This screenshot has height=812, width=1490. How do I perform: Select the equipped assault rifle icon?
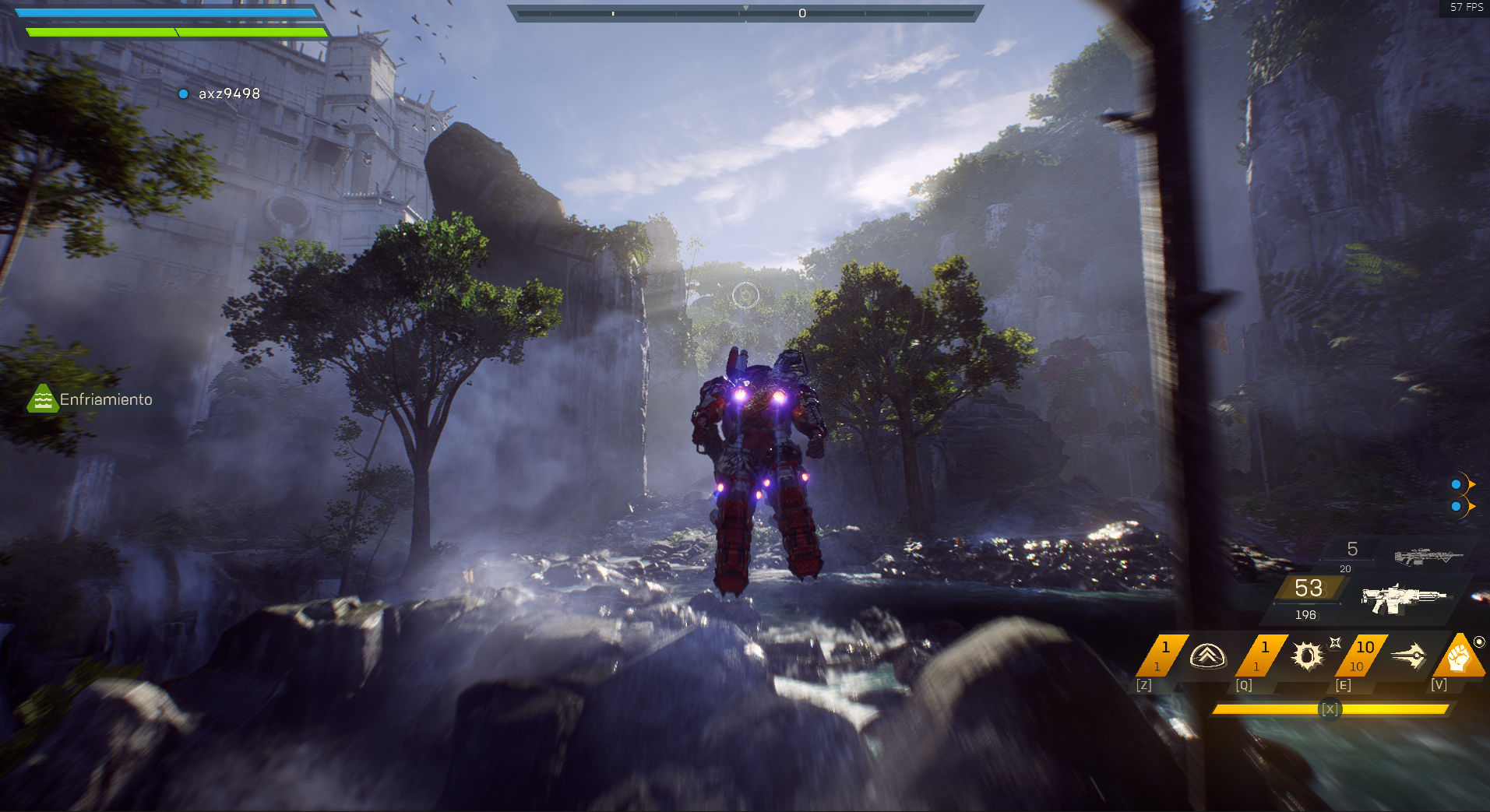(1404, 598)
